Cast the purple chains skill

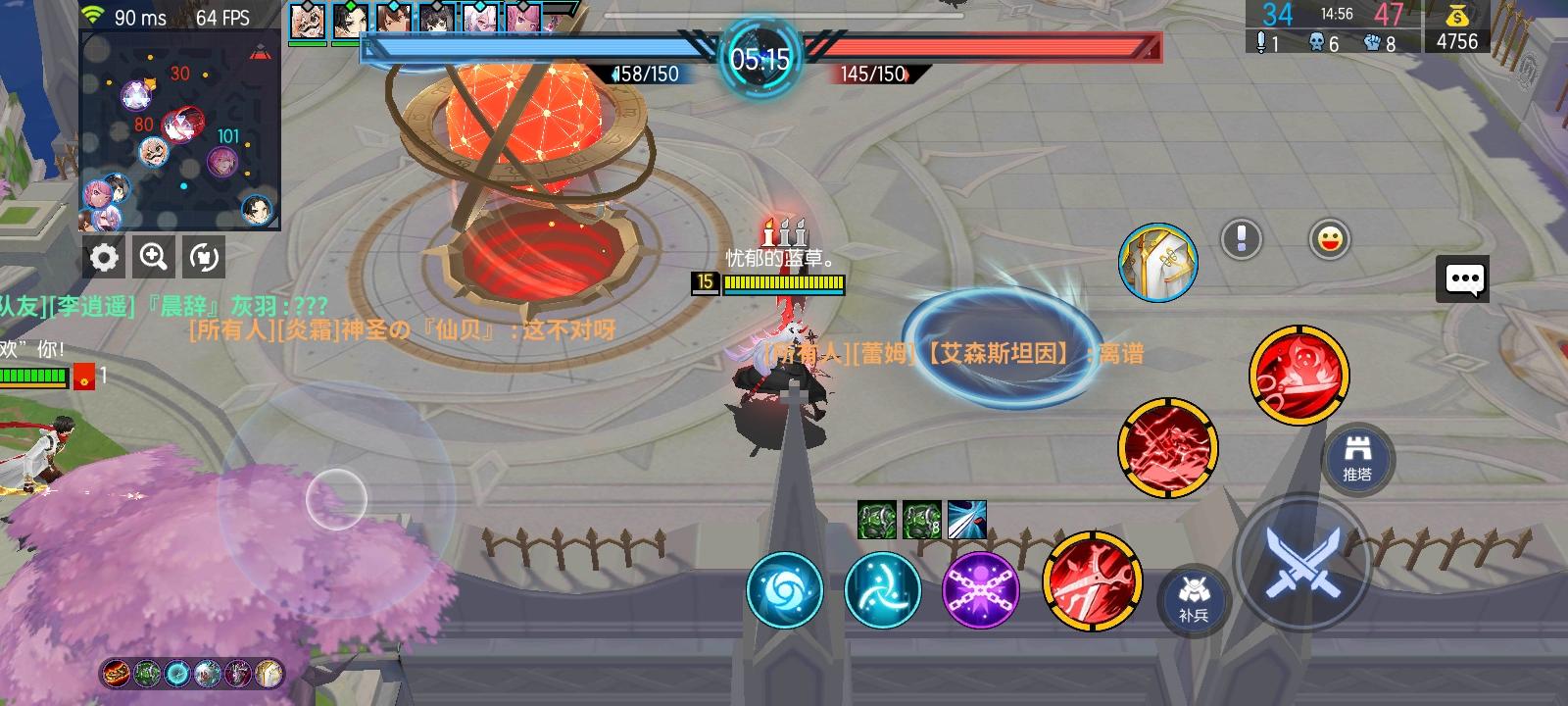pos(980,589)
